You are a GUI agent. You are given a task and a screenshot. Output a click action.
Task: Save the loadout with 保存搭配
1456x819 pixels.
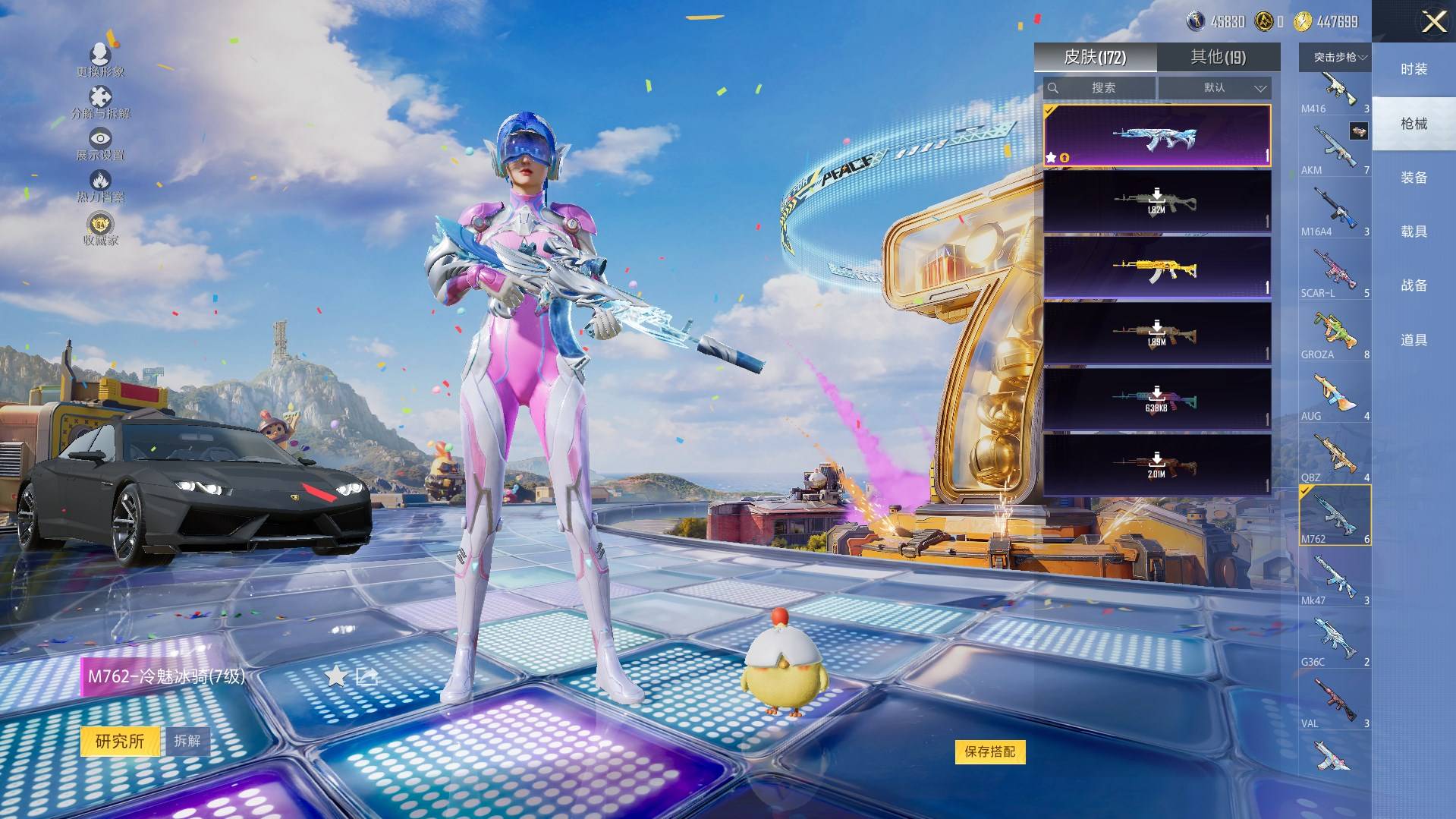point(989,751)
